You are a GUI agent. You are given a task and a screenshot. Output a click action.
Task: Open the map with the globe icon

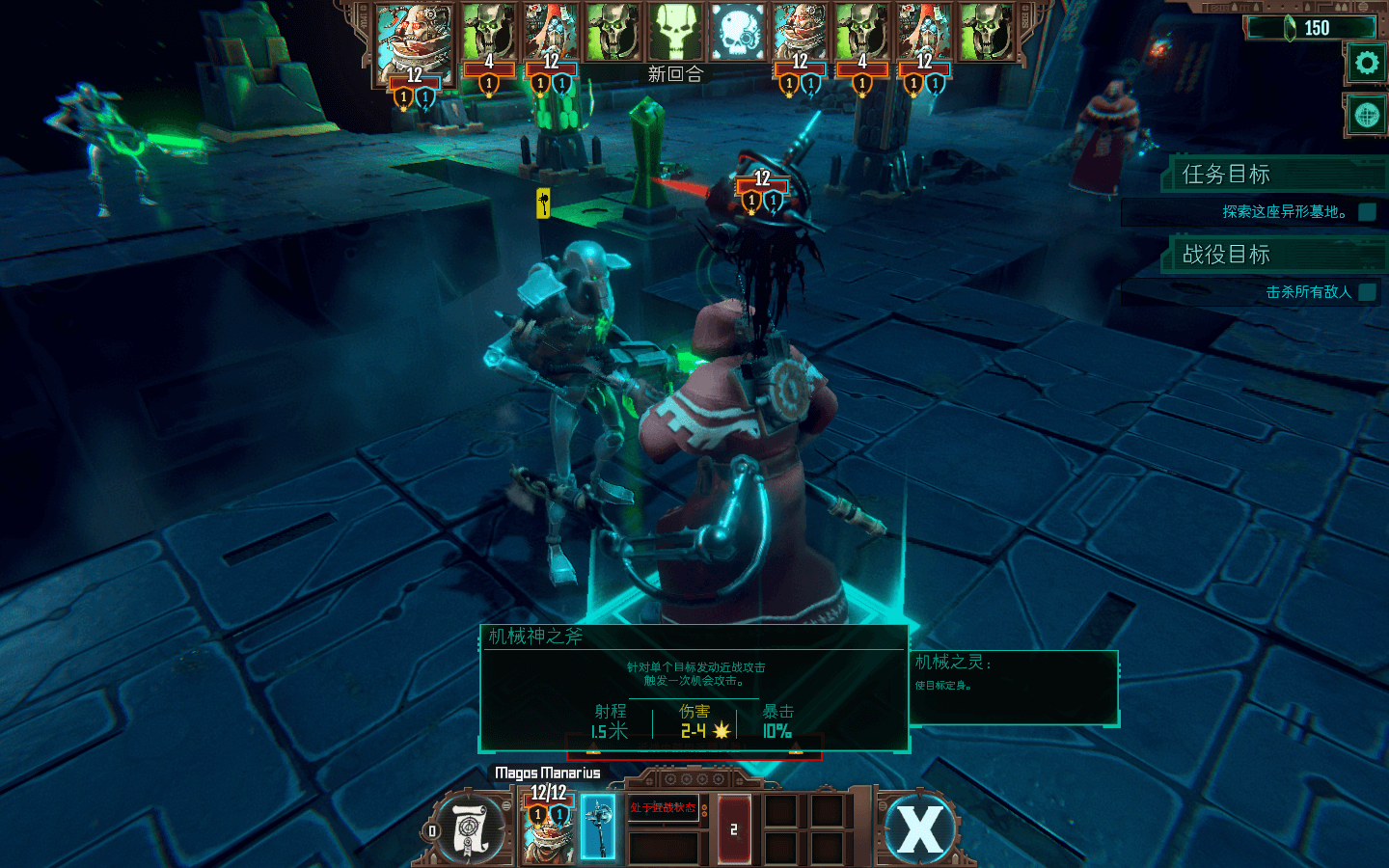pyautogui.click(x=1366, y=115)
